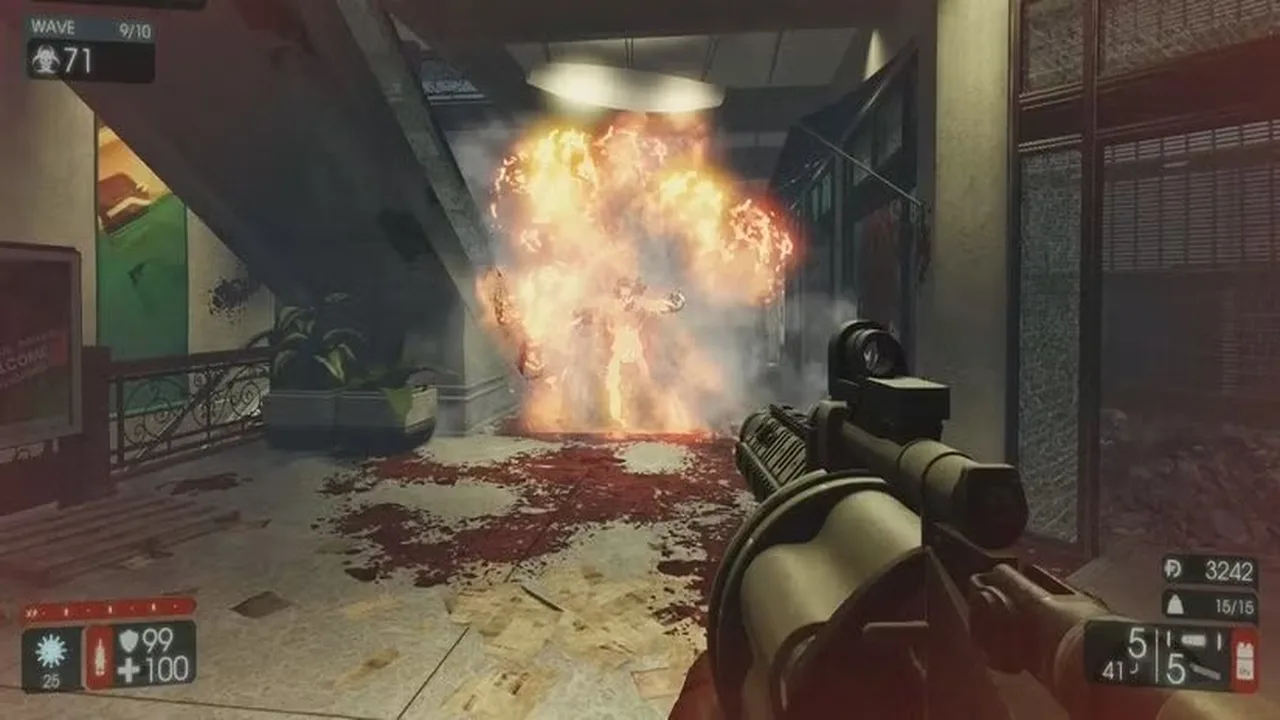Image resolution: width=1280 pixels, height=720 pixels.
Task: Click the biohazard zed counter icon
Action: (x=47, y=59)
